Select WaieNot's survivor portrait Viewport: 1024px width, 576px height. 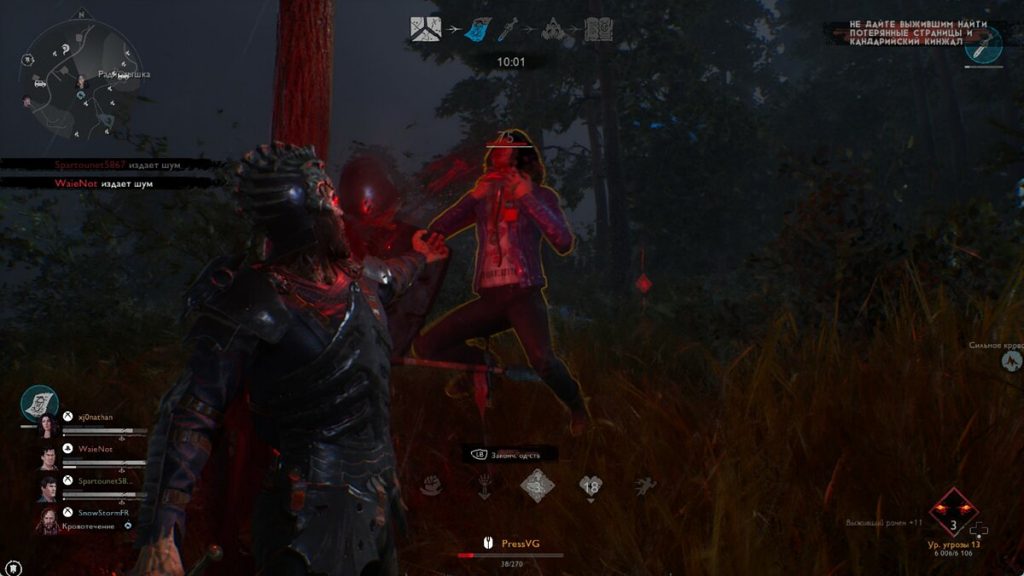[x=48, y=456]
